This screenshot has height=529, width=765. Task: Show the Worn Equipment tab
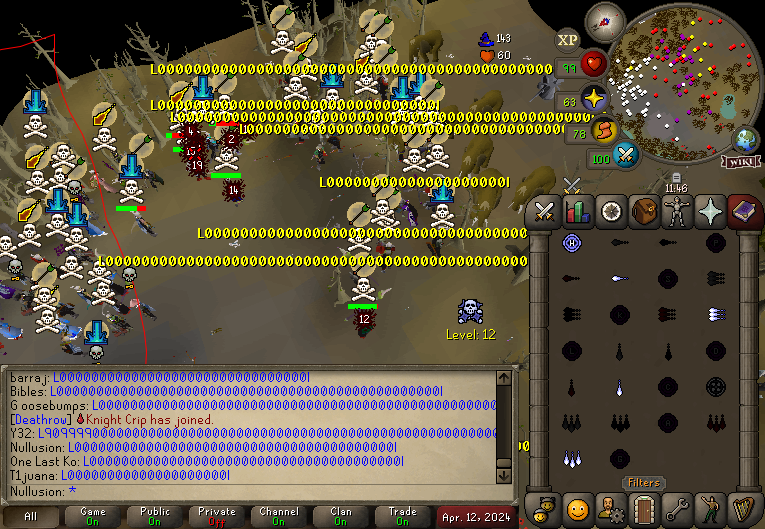point(678,212)
